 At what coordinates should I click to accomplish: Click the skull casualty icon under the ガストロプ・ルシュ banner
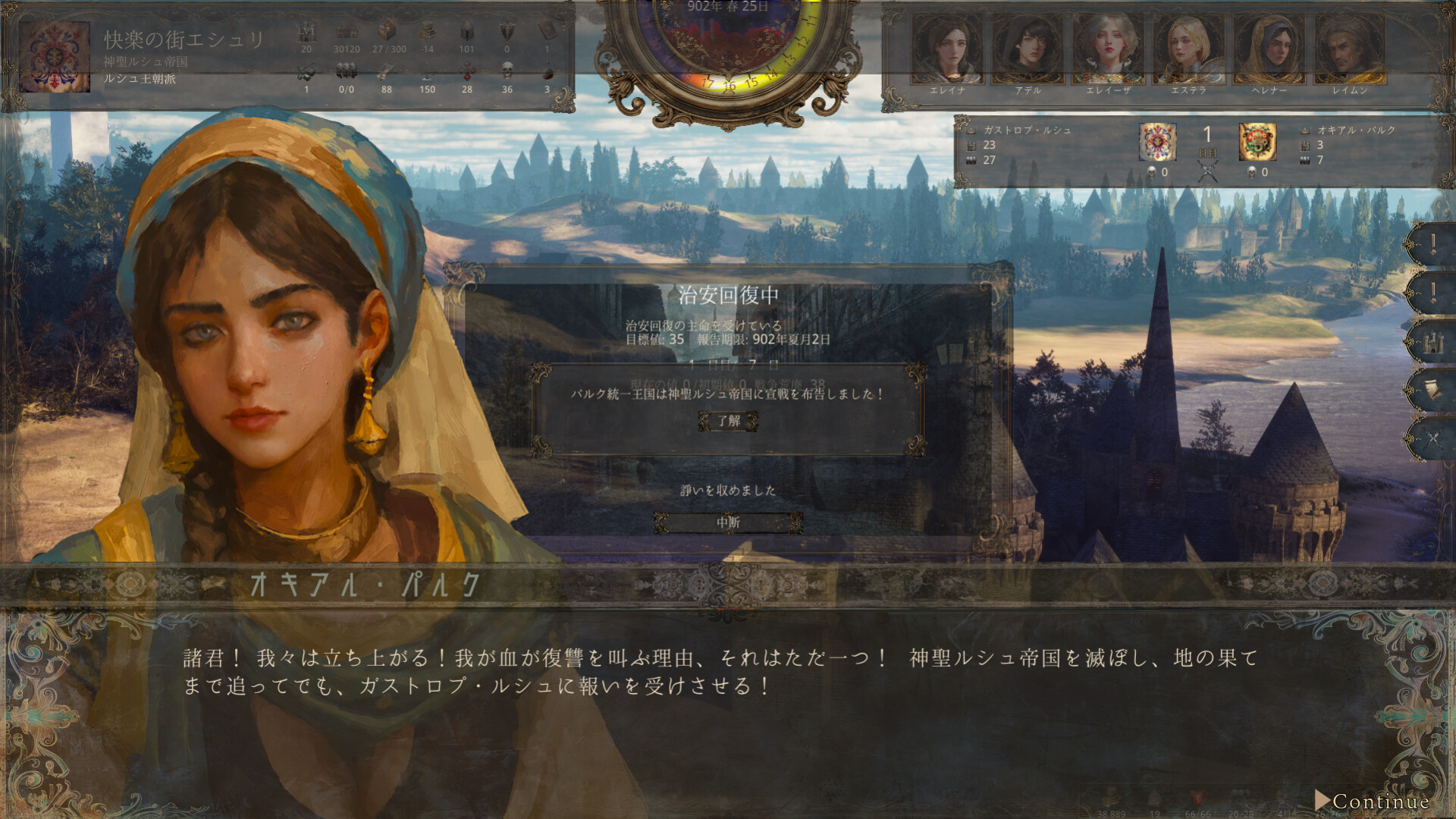point(1151,171)
